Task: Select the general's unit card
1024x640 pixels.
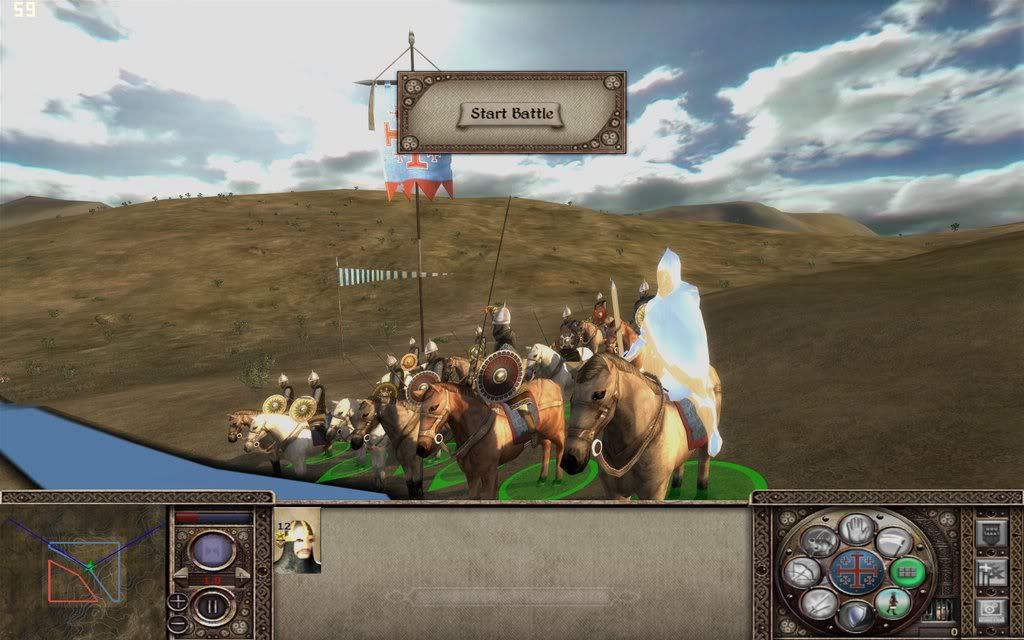Action: pyautogui.click(x=297, y=541)
